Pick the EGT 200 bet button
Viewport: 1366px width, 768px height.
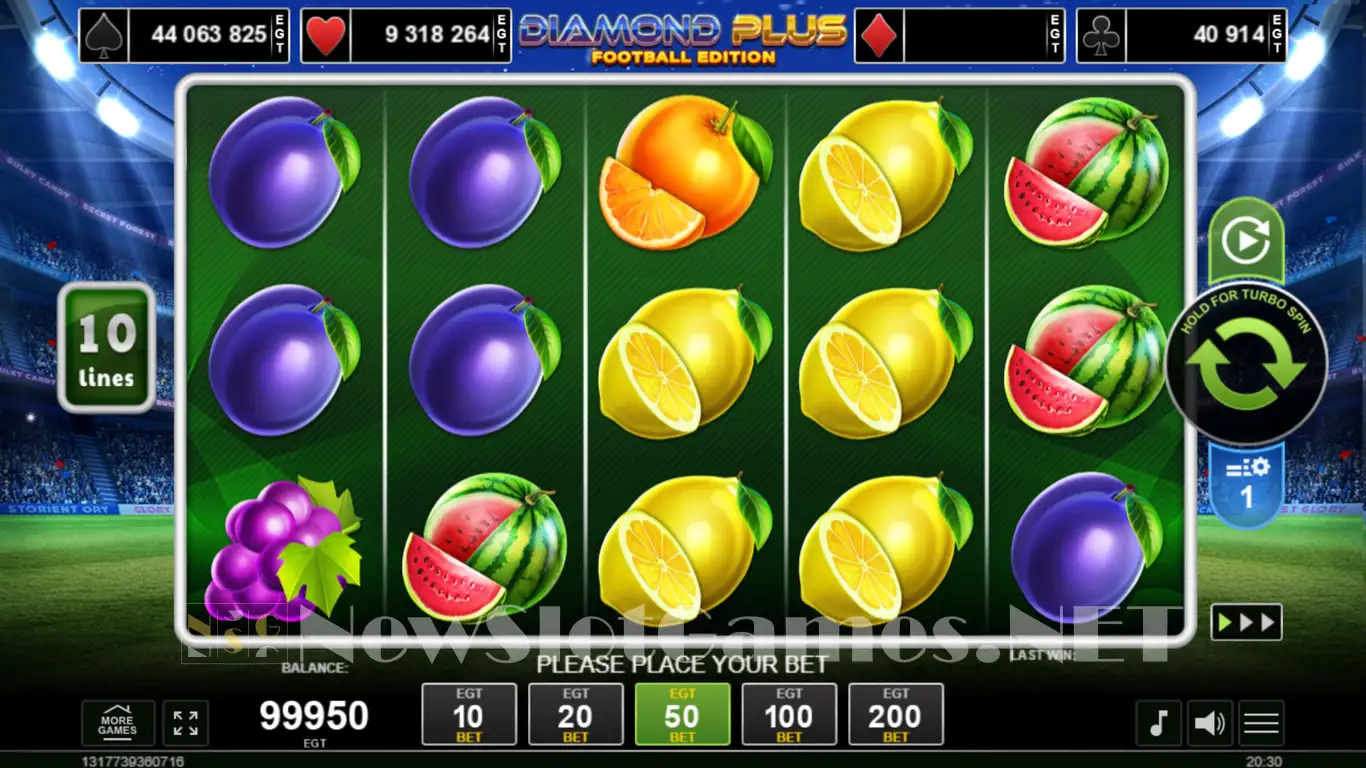895,714
